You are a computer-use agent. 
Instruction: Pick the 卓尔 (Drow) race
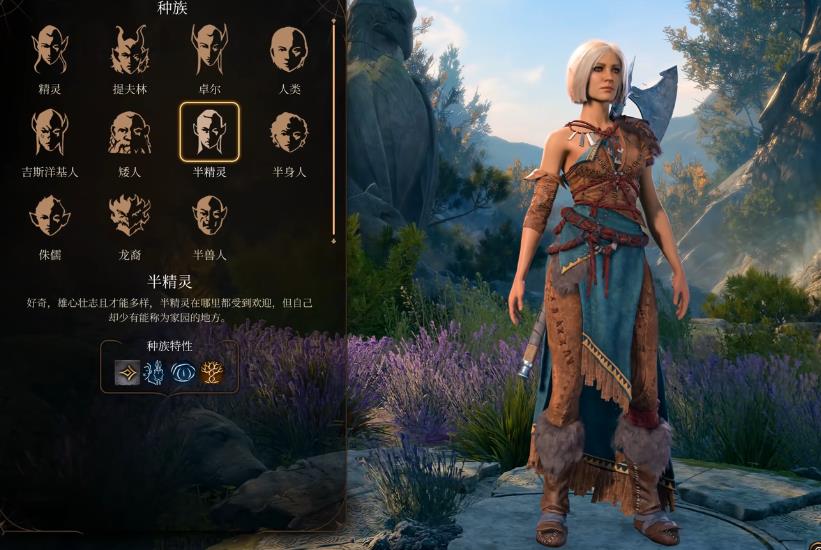click(209, 50)
